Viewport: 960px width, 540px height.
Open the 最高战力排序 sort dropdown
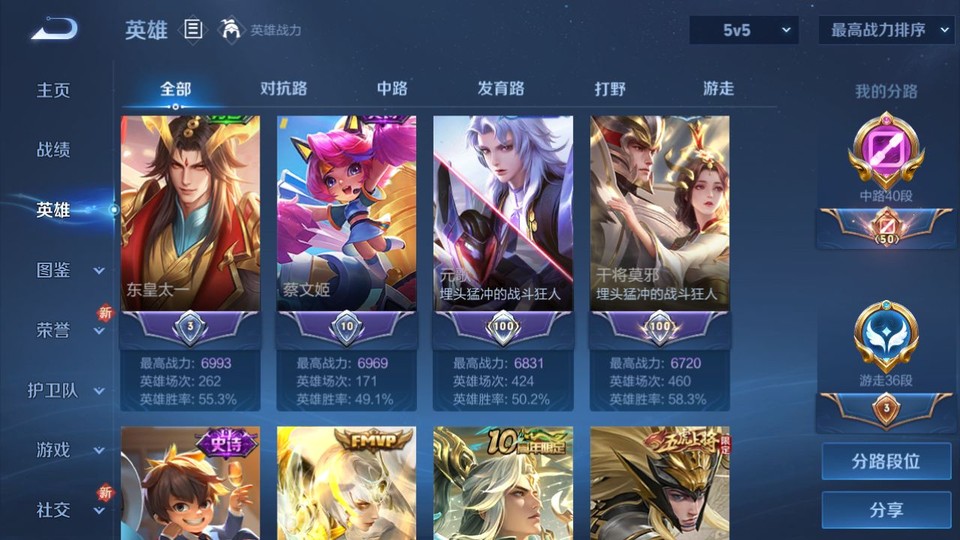(887, 30)
